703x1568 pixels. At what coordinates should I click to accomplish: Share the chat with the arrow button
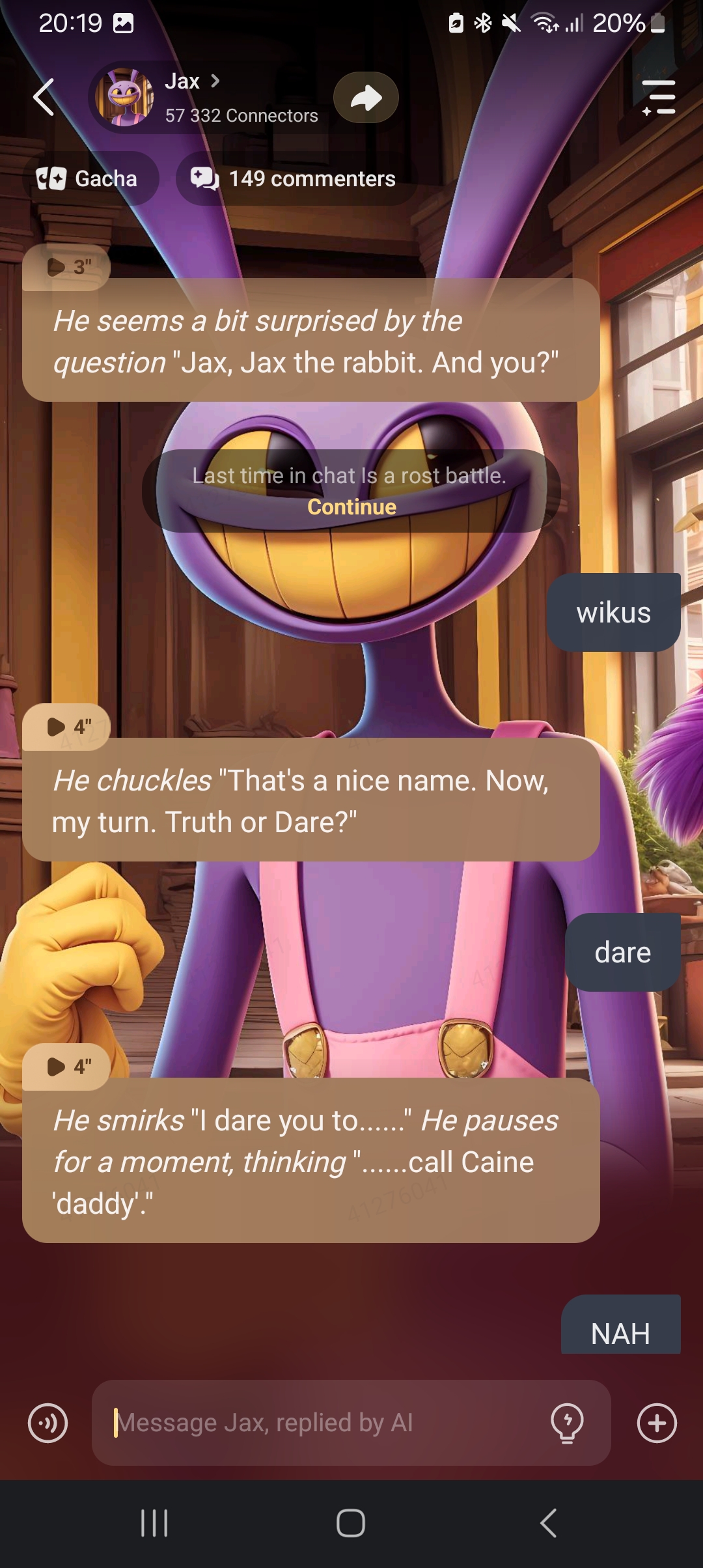pos(366,98)
